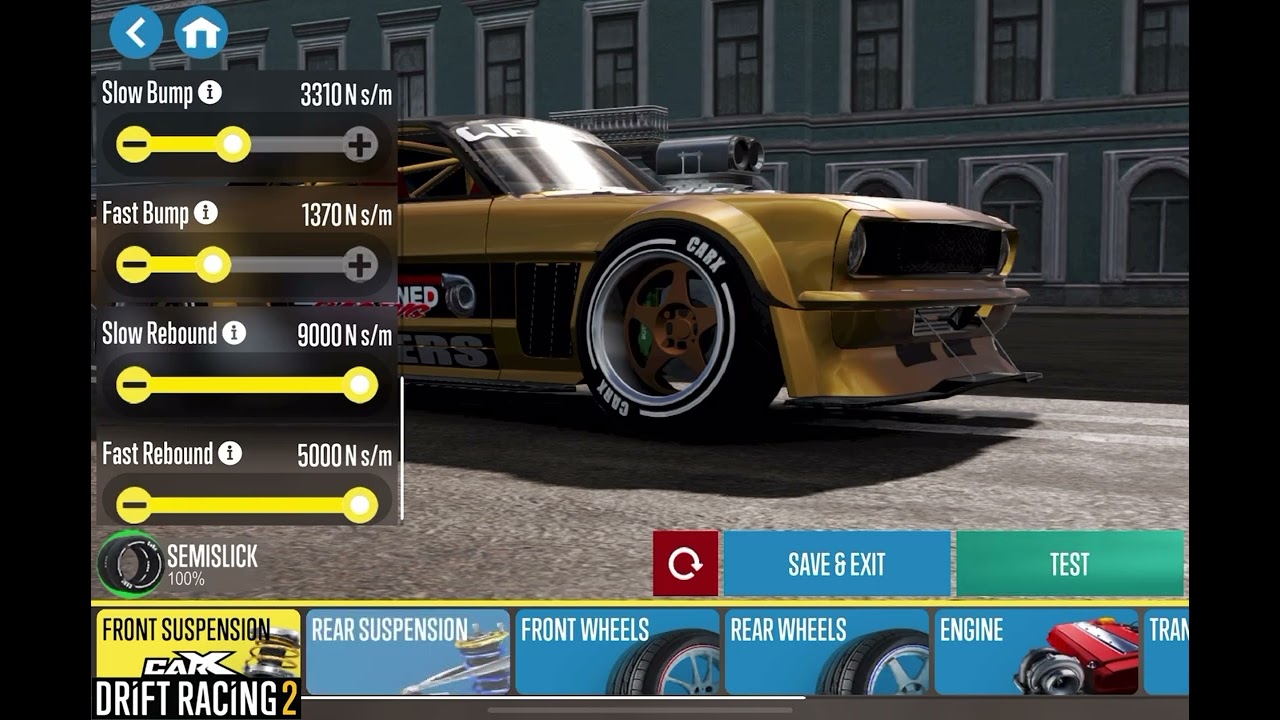Reset tuning with the red refresh button
The width and height of the screenshot is (1280, 720).
click(x=685, y=564)
